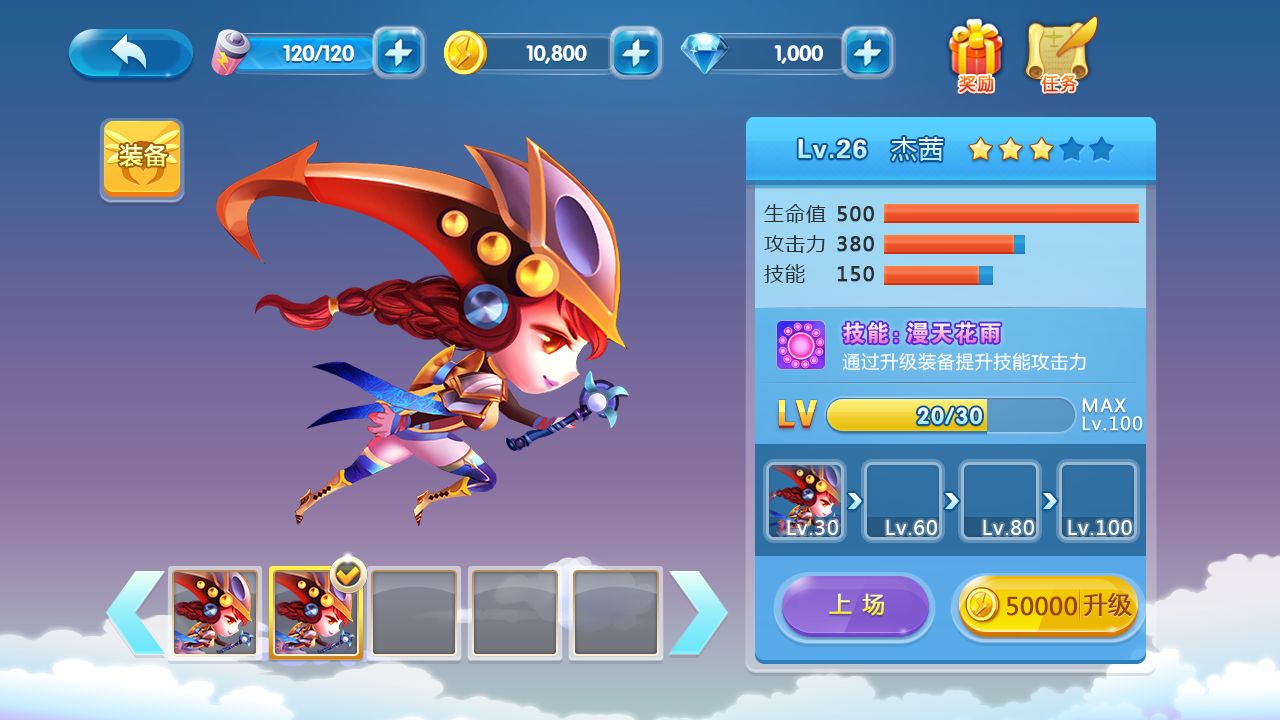The width and height of the screenshot is (1280, 720).
Task: Open the 任务 quest scroll
Action: [x=1060, y=55]
